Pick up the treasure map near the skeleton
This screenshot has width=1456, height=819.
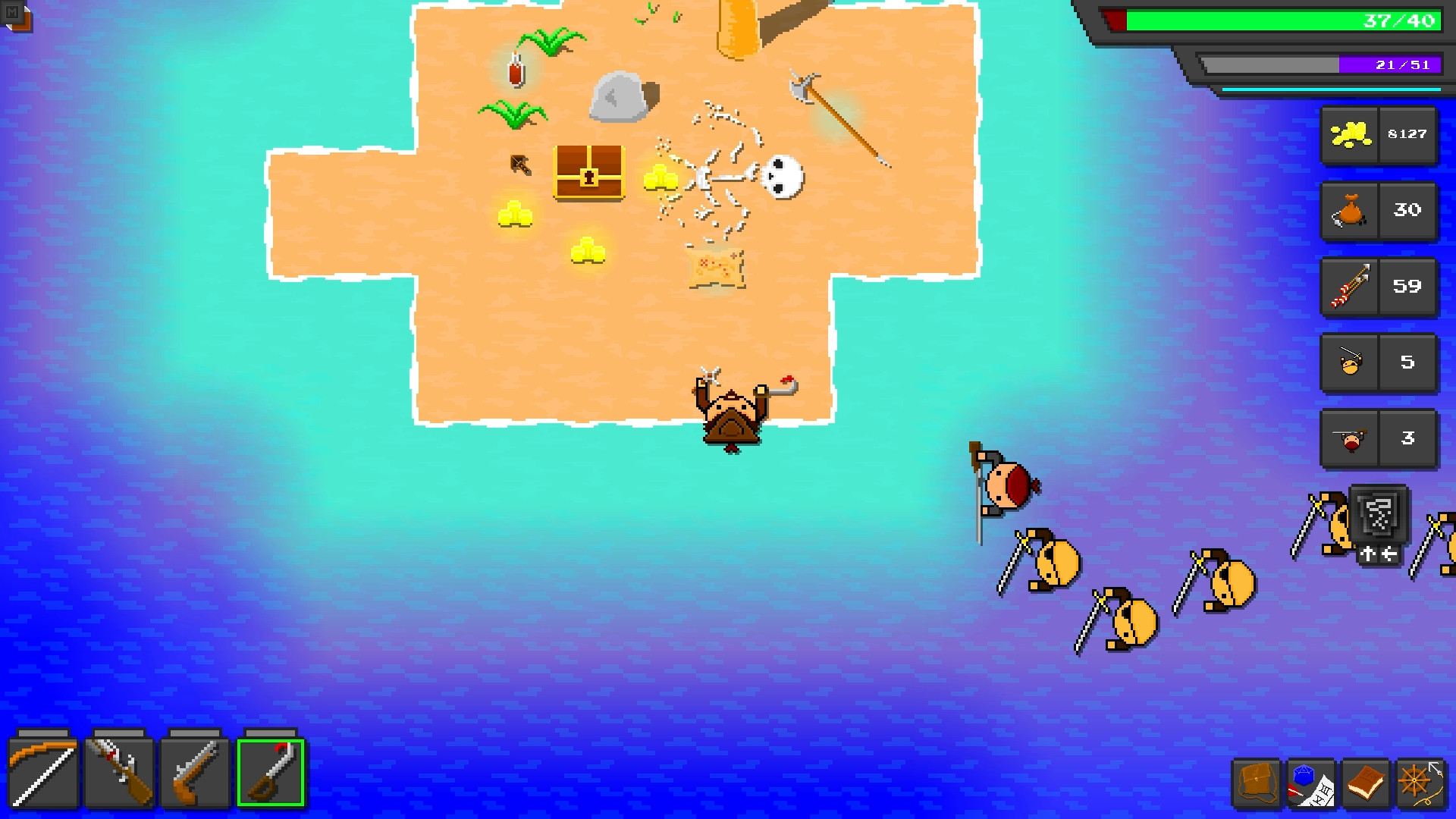(716, 267)
